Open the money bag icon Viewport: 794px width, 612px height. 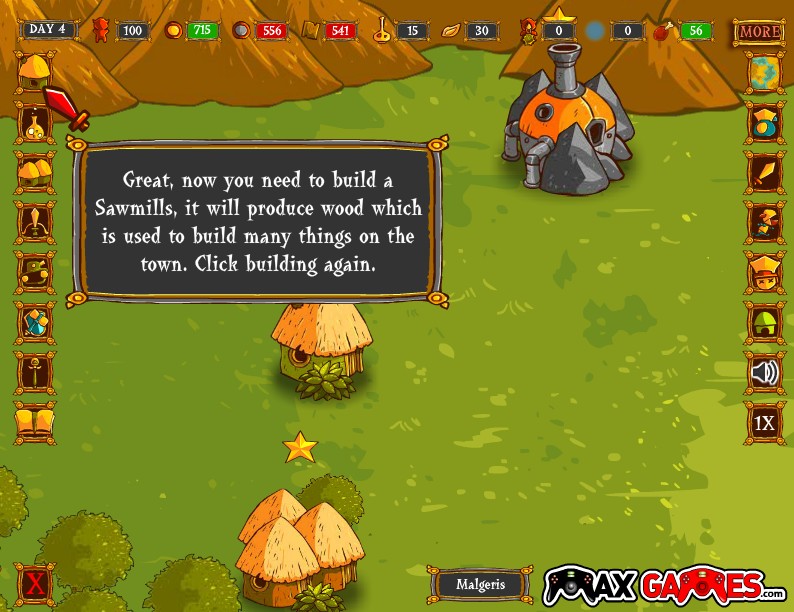click(x=764, y=123)
